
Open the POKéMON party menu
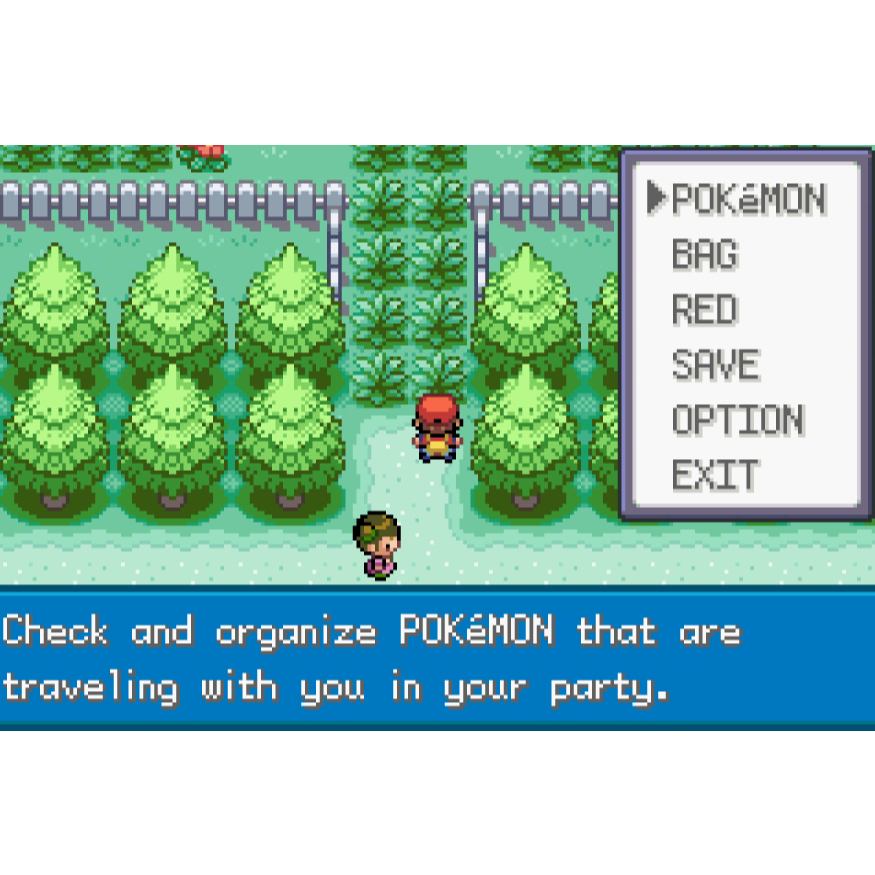[748, 200]
